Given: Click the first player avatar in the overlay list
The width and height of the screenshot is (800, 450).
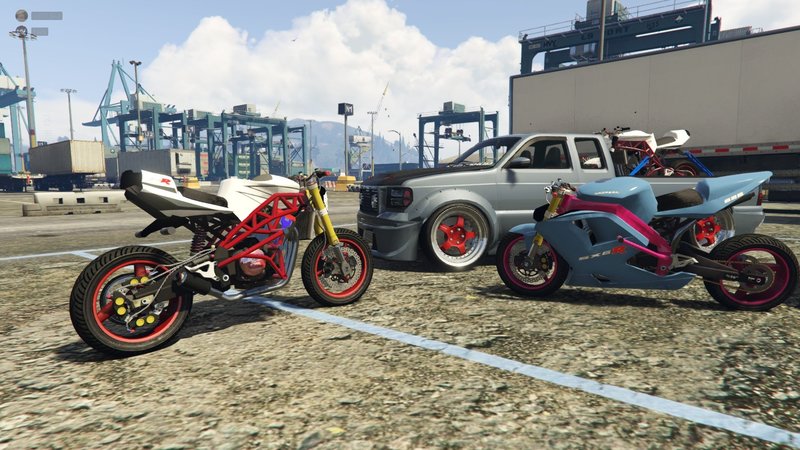Looking at the screenshot, I should [x=20, y=15].
